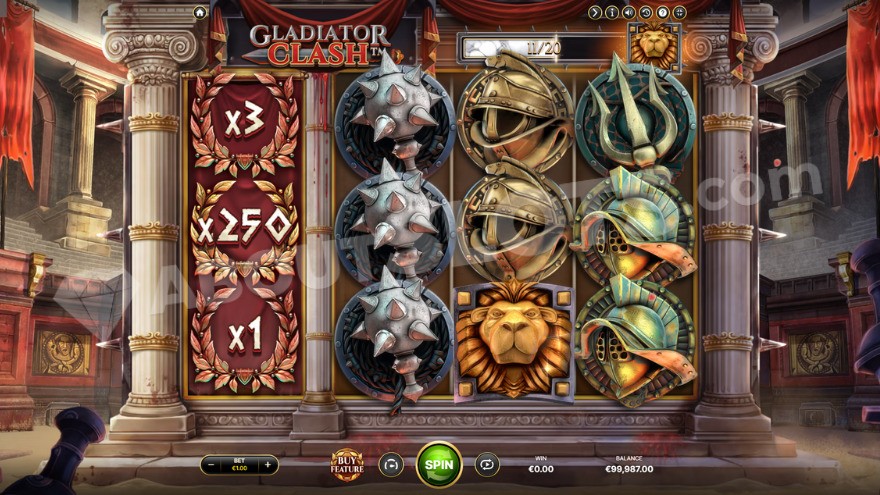Image resolution: width=880 pixels, height=495 pixels.
Task: Spin the reels with the green SPIN button
Action: (439, 464)
